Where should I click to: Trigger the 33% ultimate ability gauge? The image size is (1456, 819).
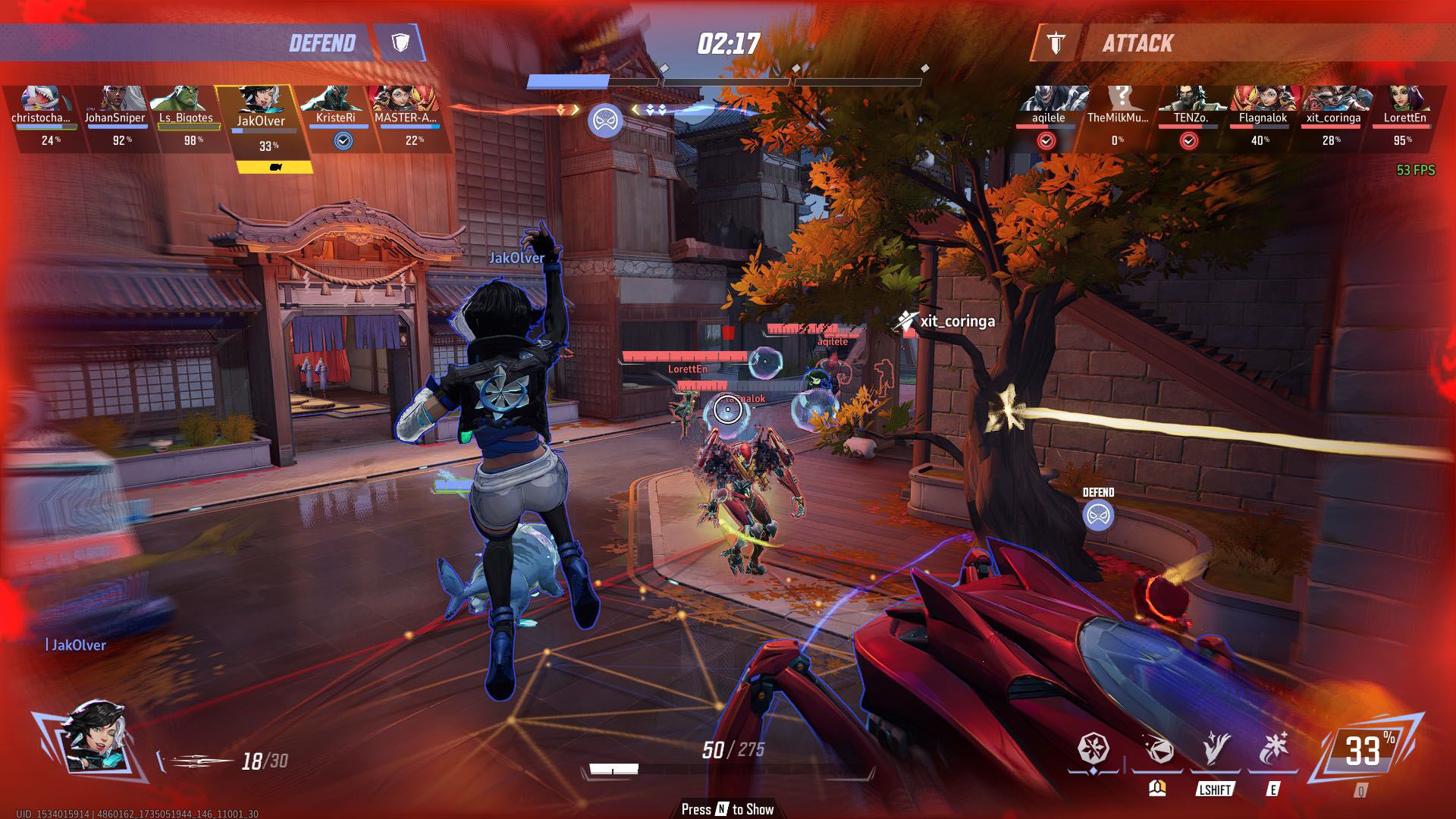click(x=1365, y=751)
